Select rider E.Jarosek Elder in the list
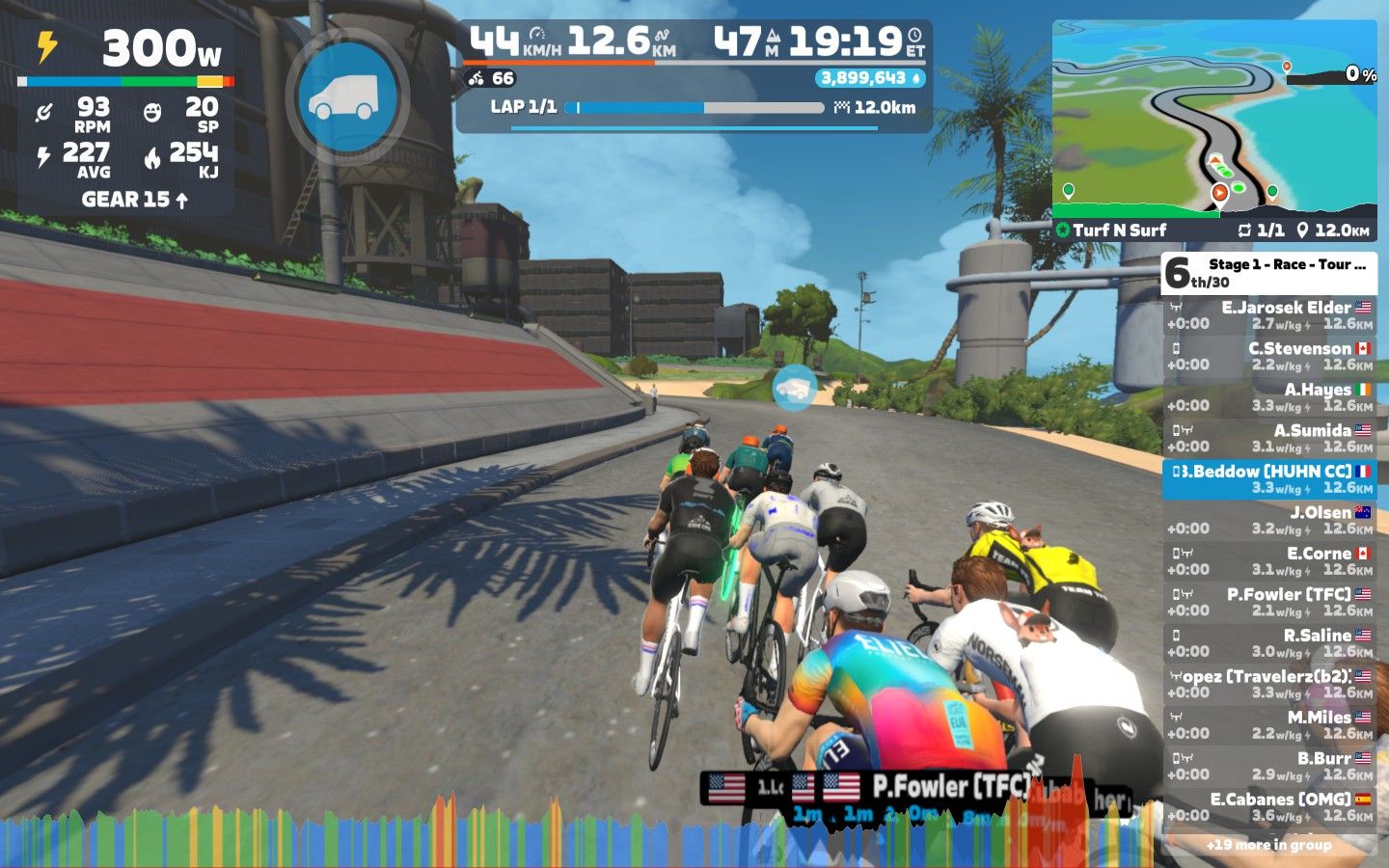Screen dimensions: 1389x868 pos(1268,315)
